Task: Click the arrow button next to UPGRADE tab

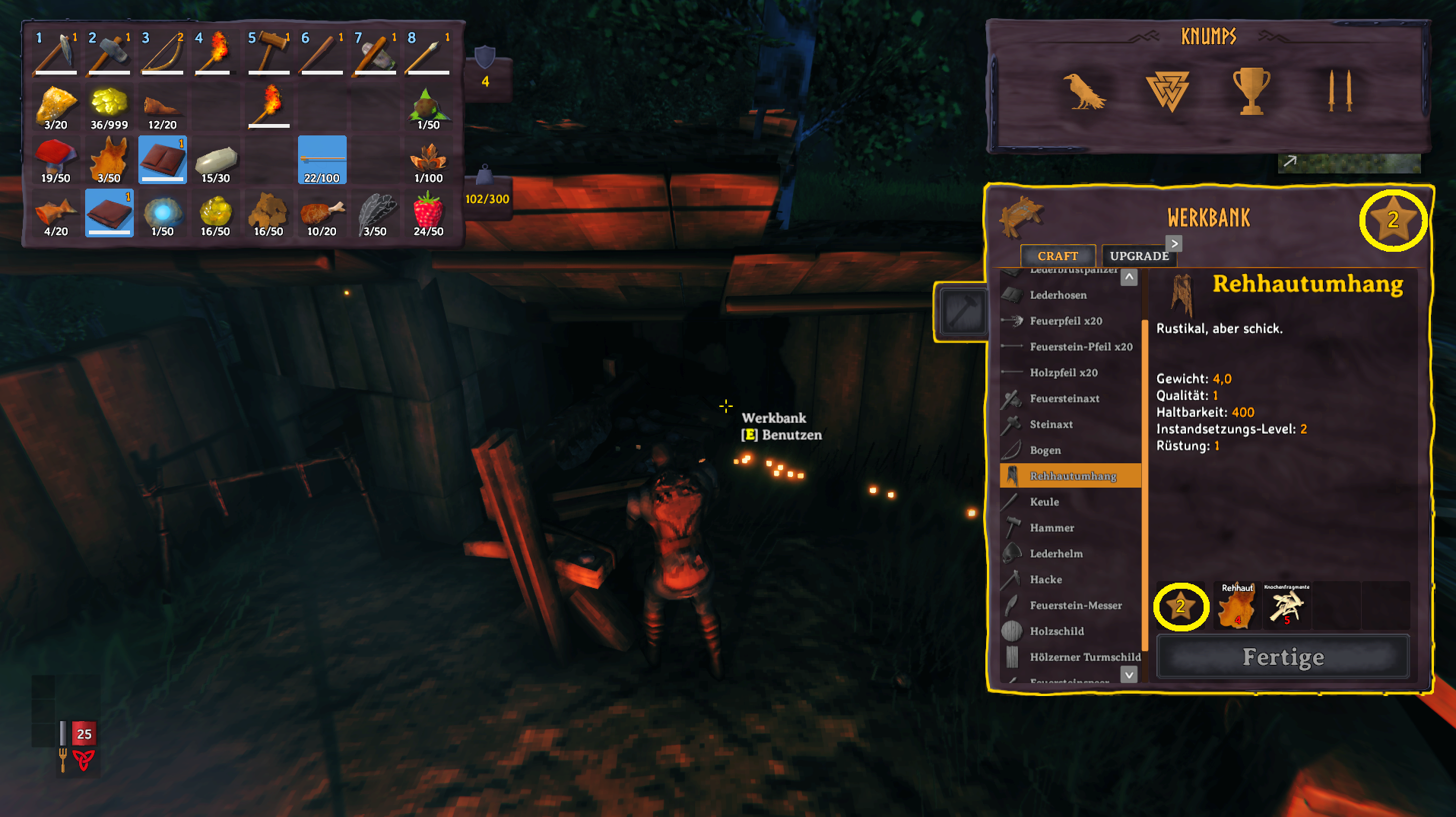Action: pyautogui.click(x=1175, y=243)
